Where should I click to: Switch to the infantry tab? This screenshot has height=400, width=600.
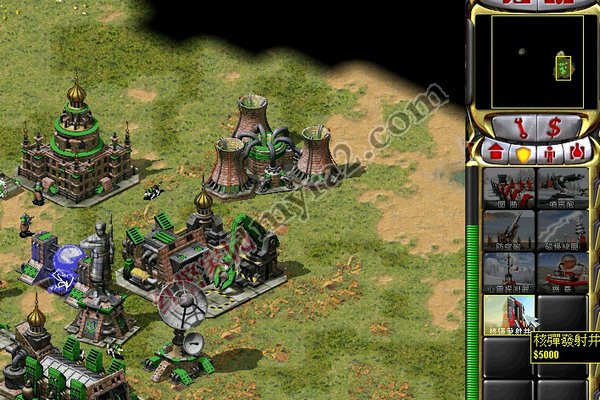[x=549, y=153]
